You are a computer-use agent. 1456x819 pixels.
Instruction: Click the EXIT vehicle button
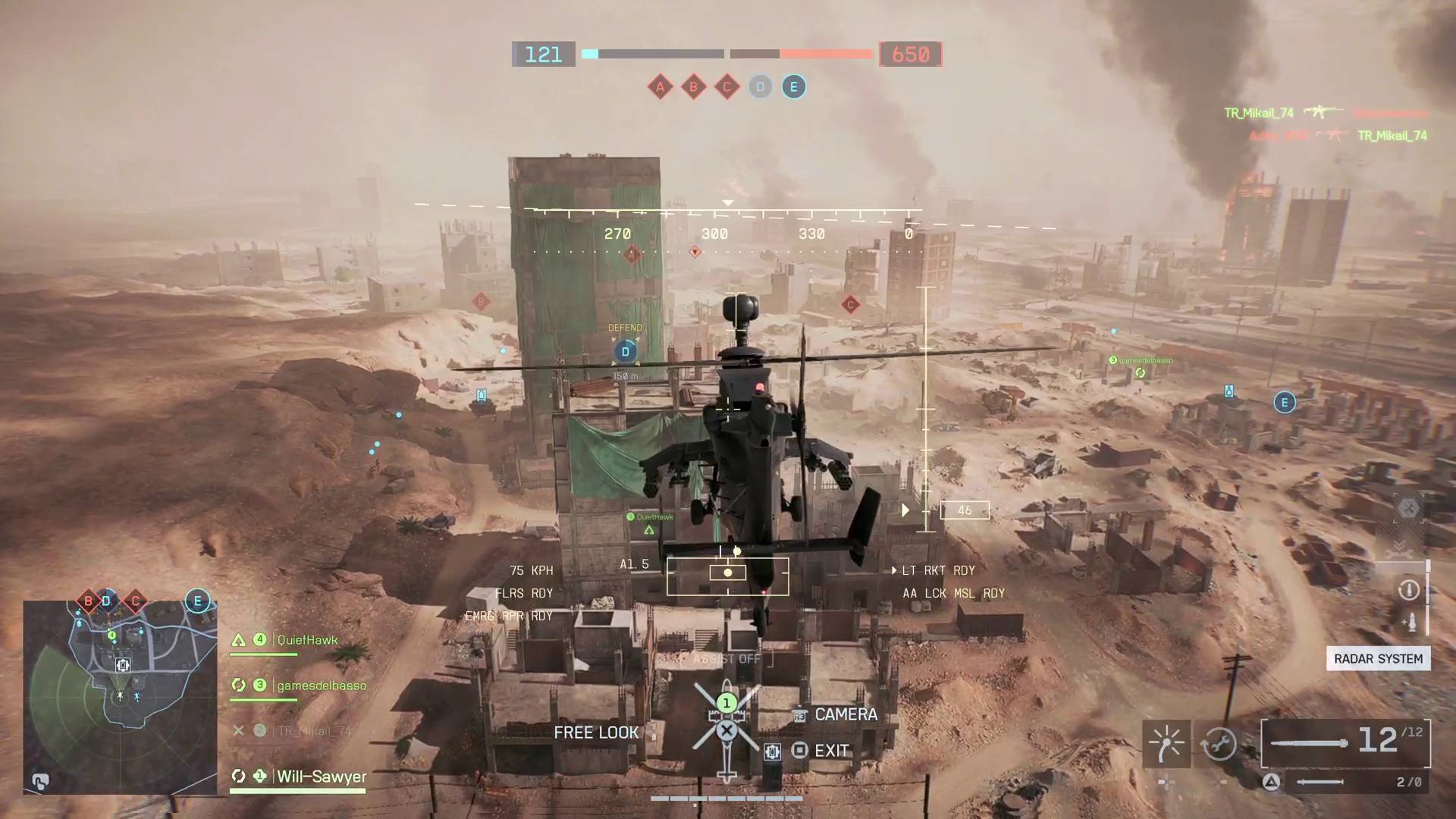(x=831, y=750)
